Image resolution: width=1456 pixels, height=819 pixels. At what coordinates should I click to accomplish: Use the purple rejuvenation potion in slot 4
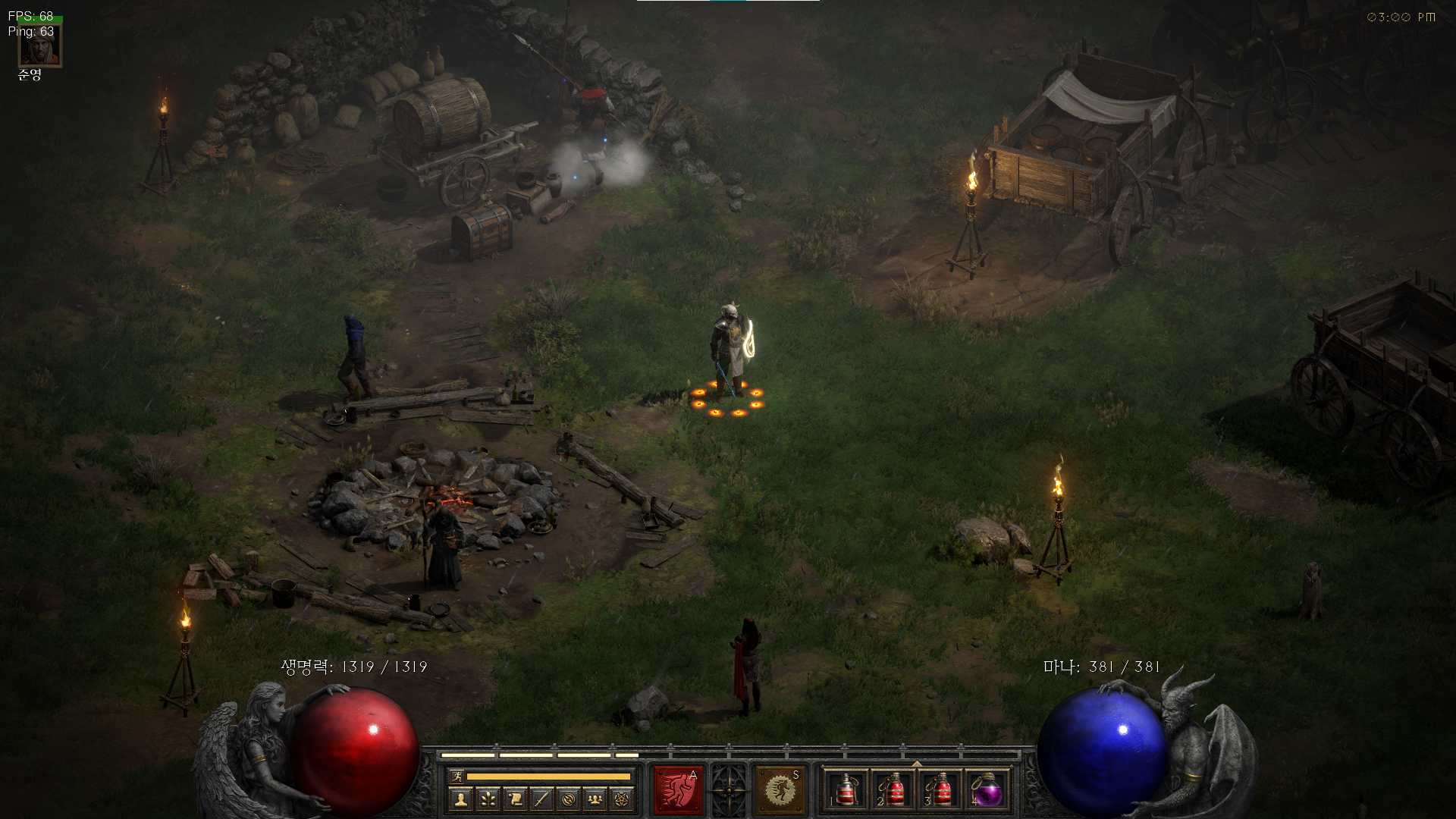(987, 791)
